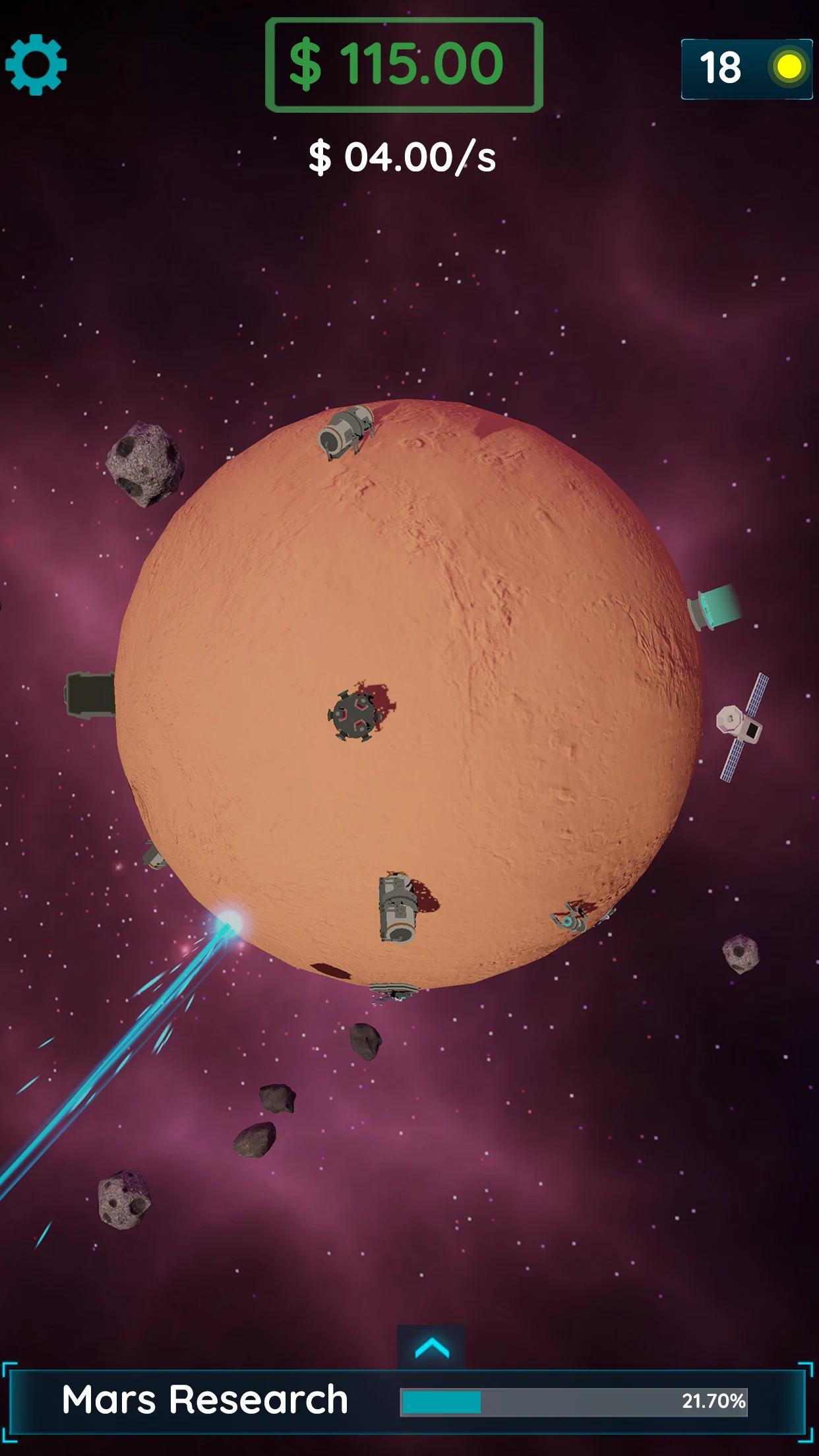
Task: Tap the yellow coin counter
Action: point(746,69)
